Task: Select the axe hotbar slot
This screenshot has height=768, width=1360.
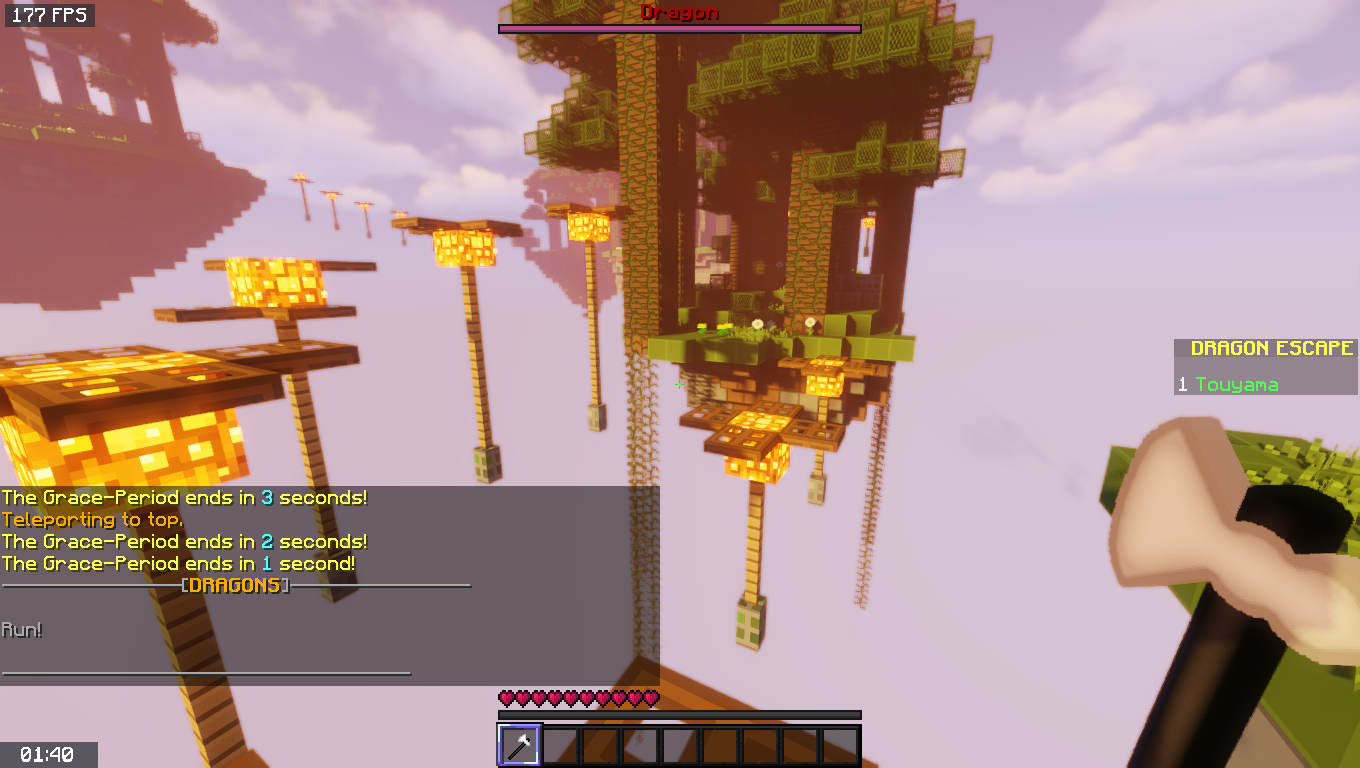Action: [519, 745]
